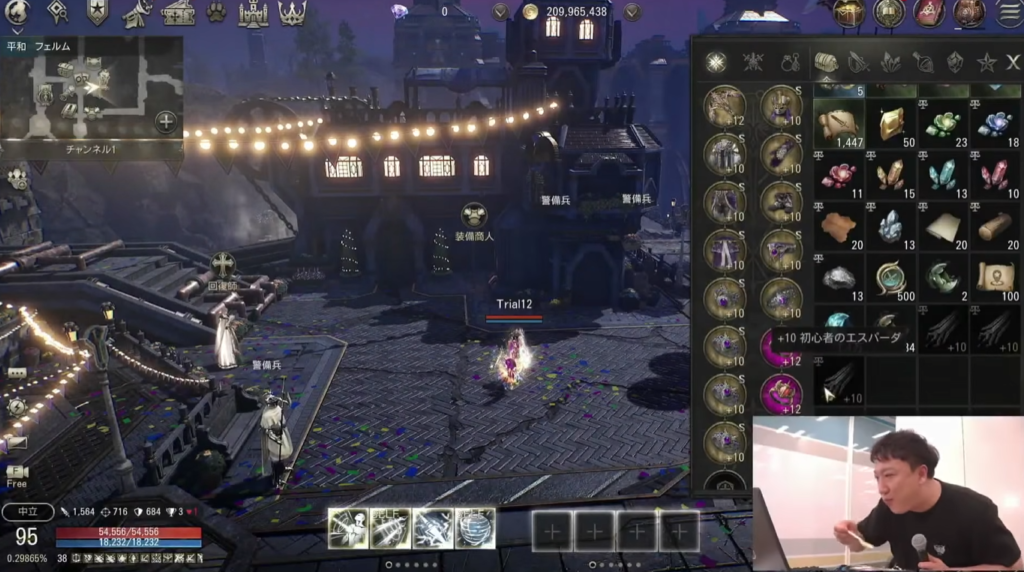This screenshot has width=1024, height=572.
Task: Open the all-items inventory tab
Action: pyautogui.click(x=715, y=62)
